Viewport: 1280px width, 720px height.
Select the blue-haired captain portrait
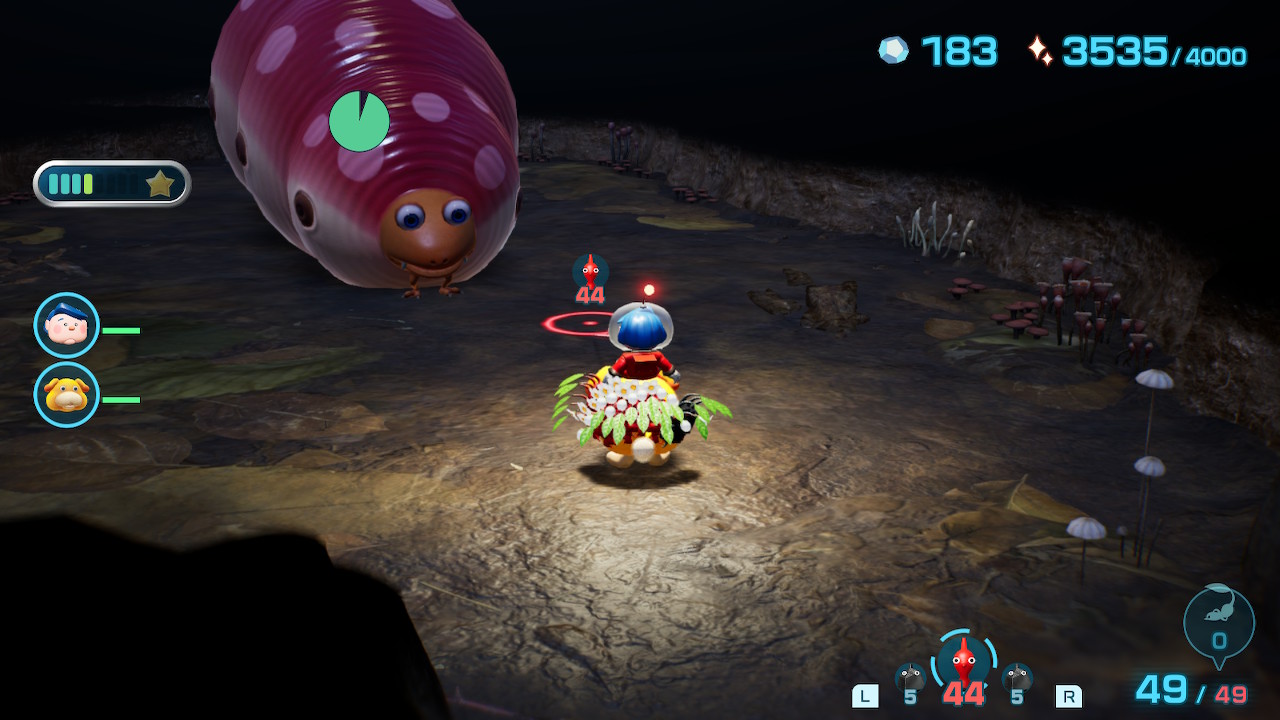tap(67, 325)
